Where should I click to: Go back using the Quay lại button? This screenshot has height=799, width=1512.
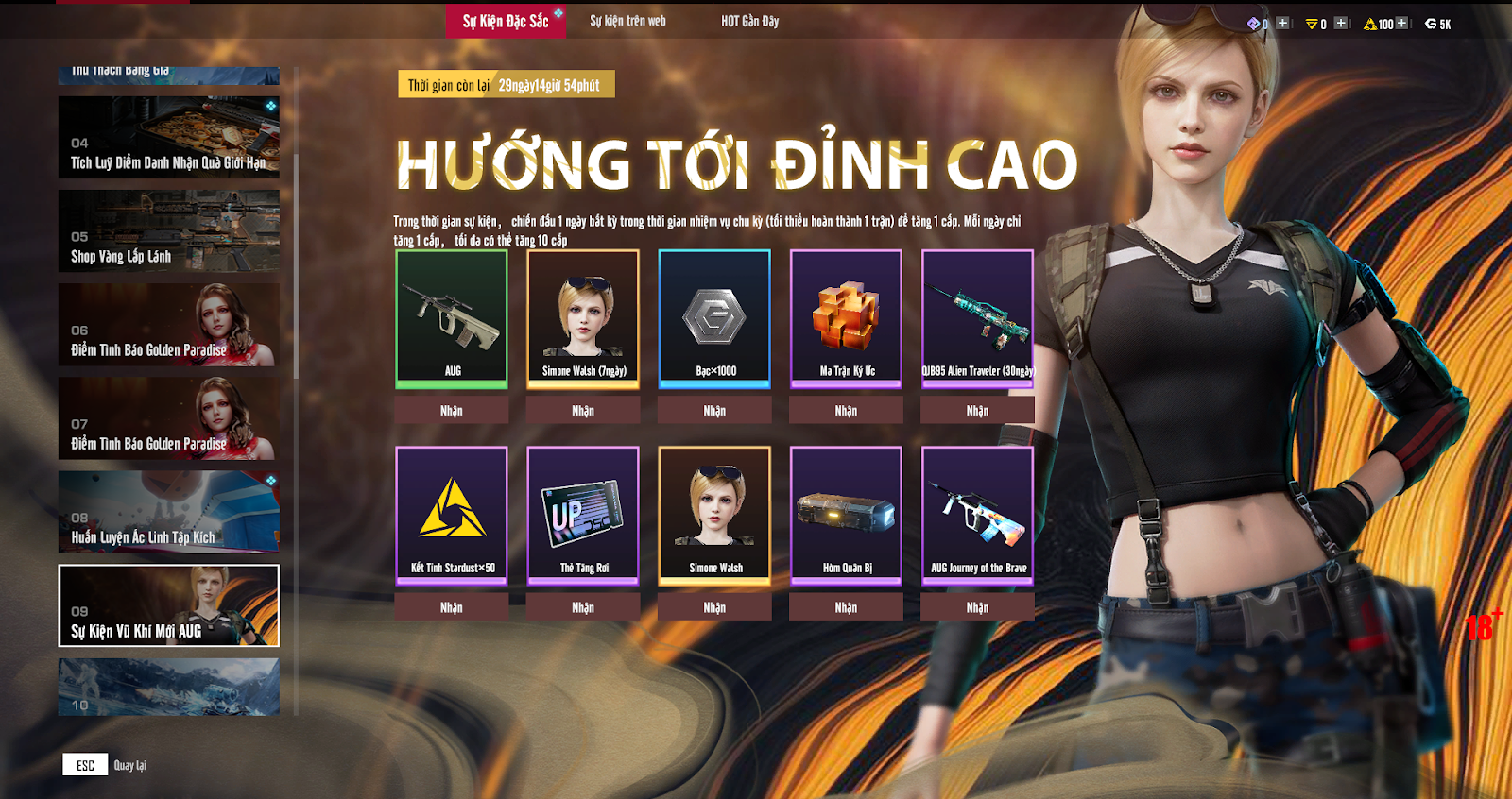point(106,765)
